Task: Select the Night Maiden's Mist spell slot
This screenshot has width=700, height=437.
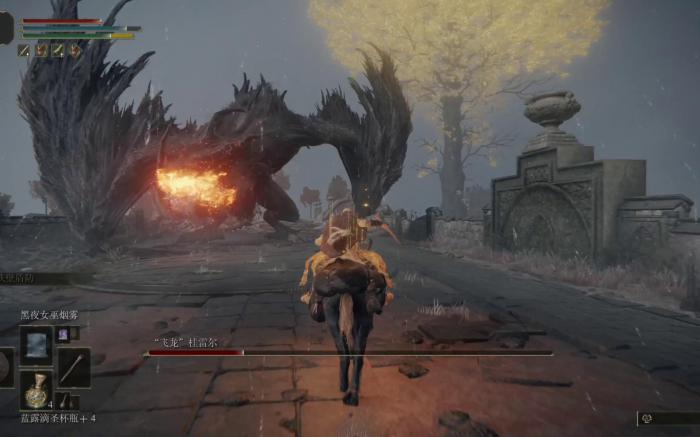Action: pos(37,345)
